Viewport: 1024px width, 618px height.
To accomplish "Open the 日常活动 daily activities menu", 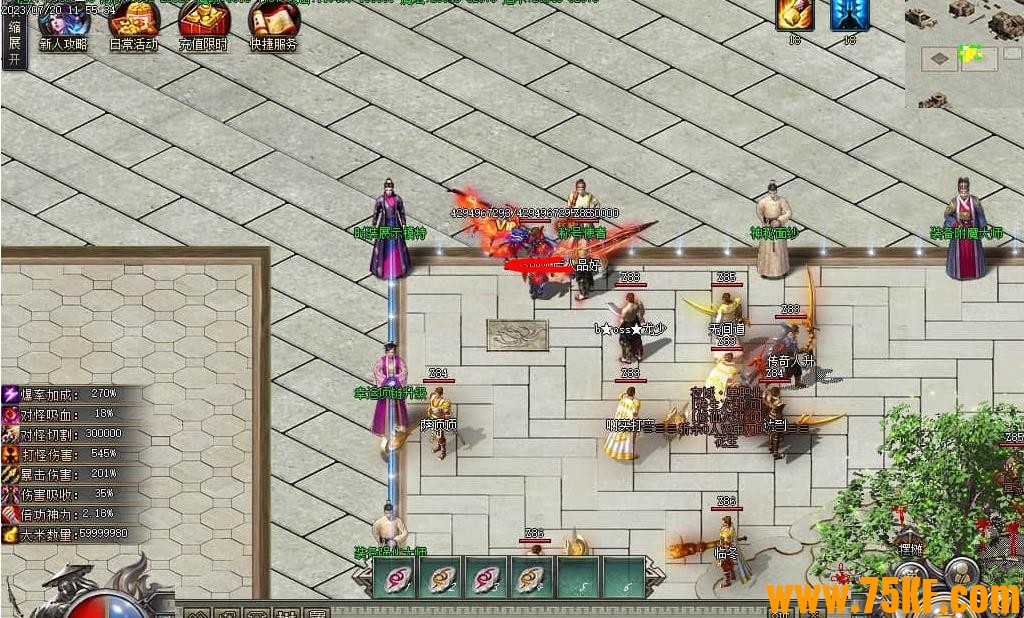I will tap(133, 24).
